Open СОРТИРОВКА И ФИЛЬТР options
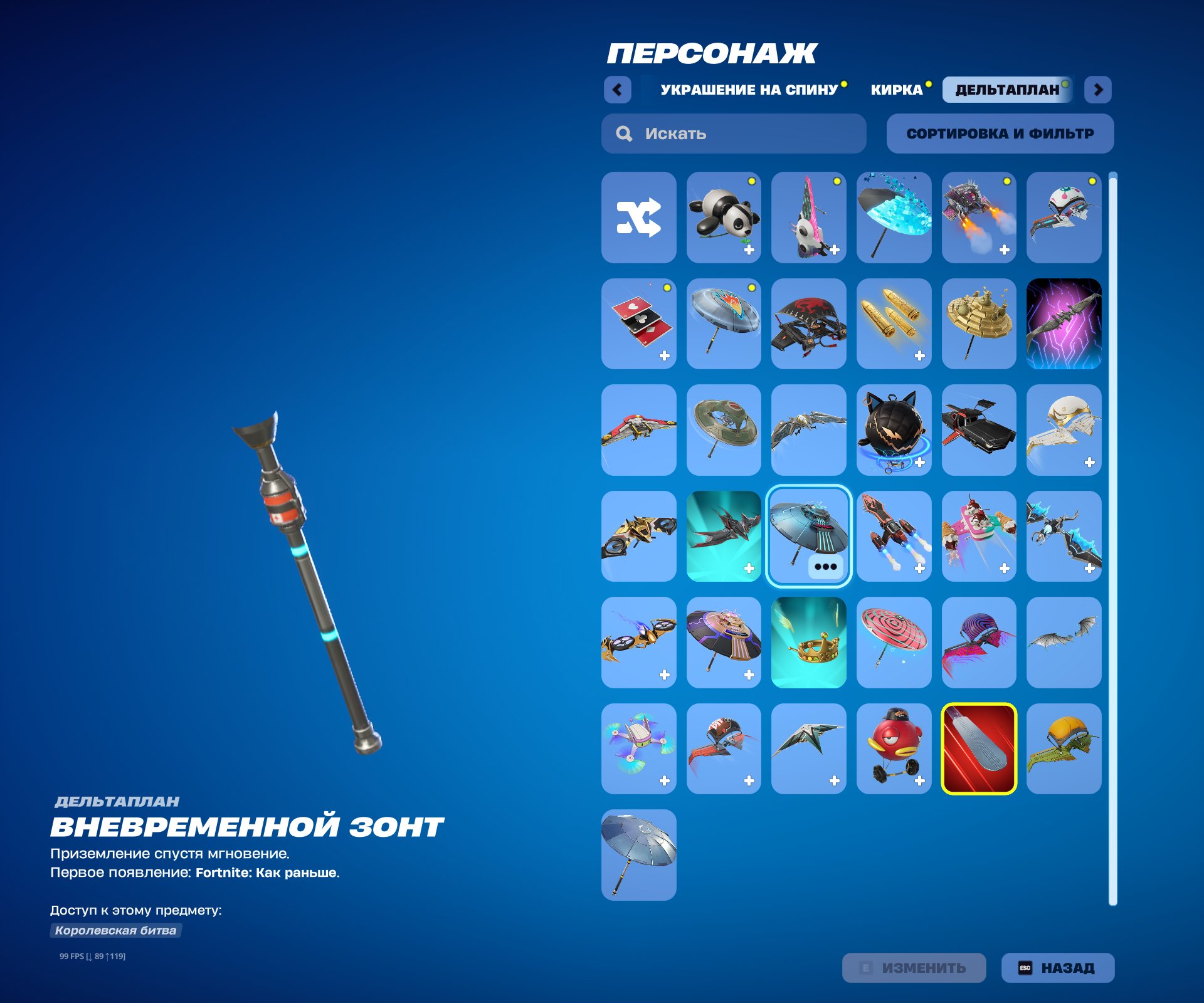1204x1003 pixels. point(1000,133)
